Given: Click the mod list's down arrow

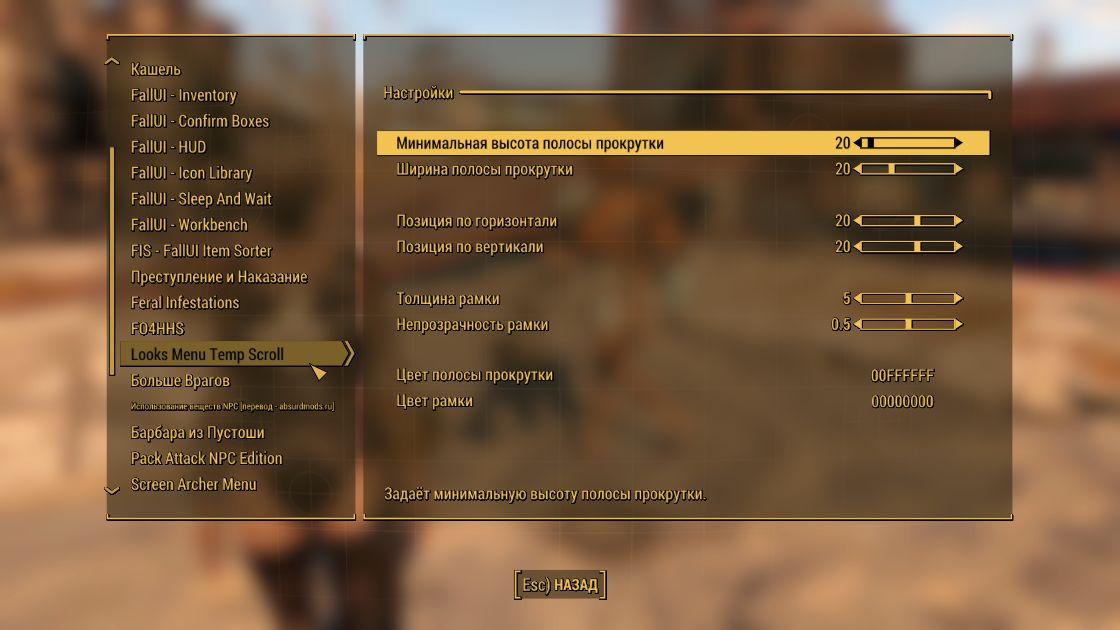Looking at the screenshot, I should click(112, 490).
